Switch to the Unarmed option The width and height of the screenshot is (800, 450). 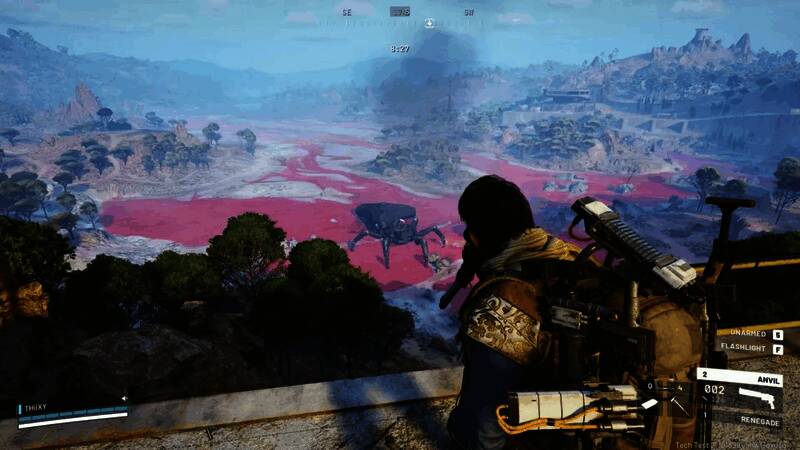[749, 334]
